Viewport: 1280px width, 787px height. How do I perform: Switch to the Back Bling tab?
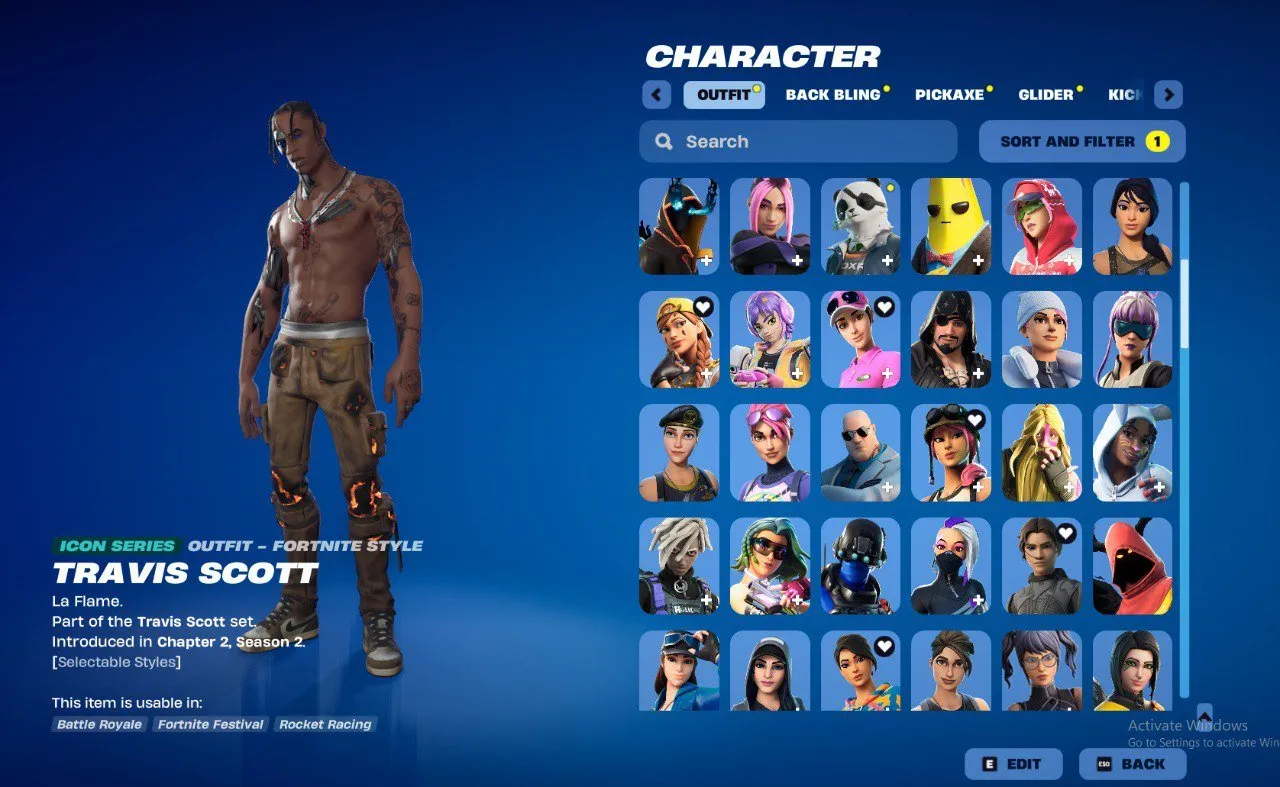click(834, 94)
